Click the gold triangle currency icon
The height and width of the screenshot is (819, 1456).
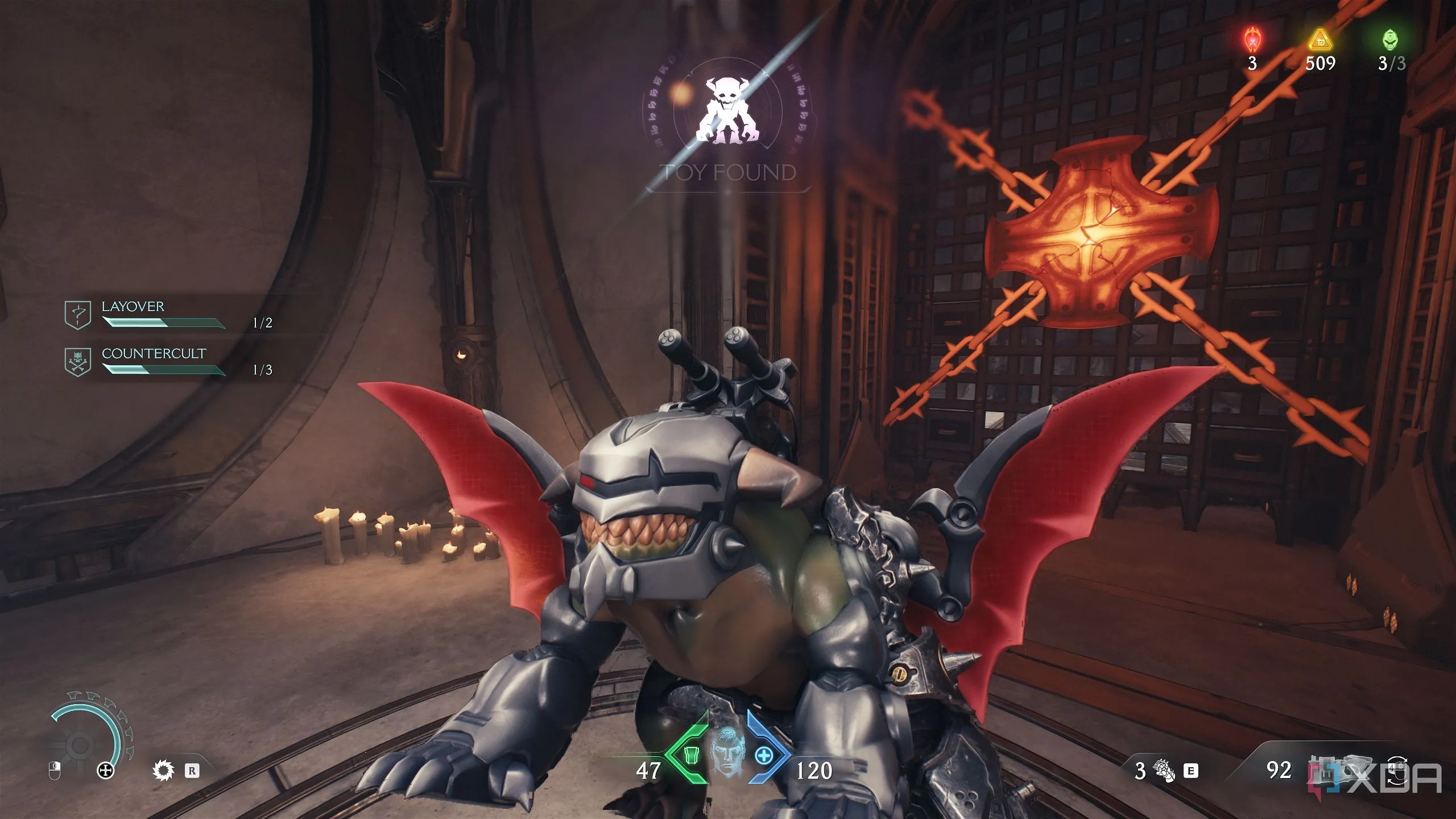[1319, 40]
